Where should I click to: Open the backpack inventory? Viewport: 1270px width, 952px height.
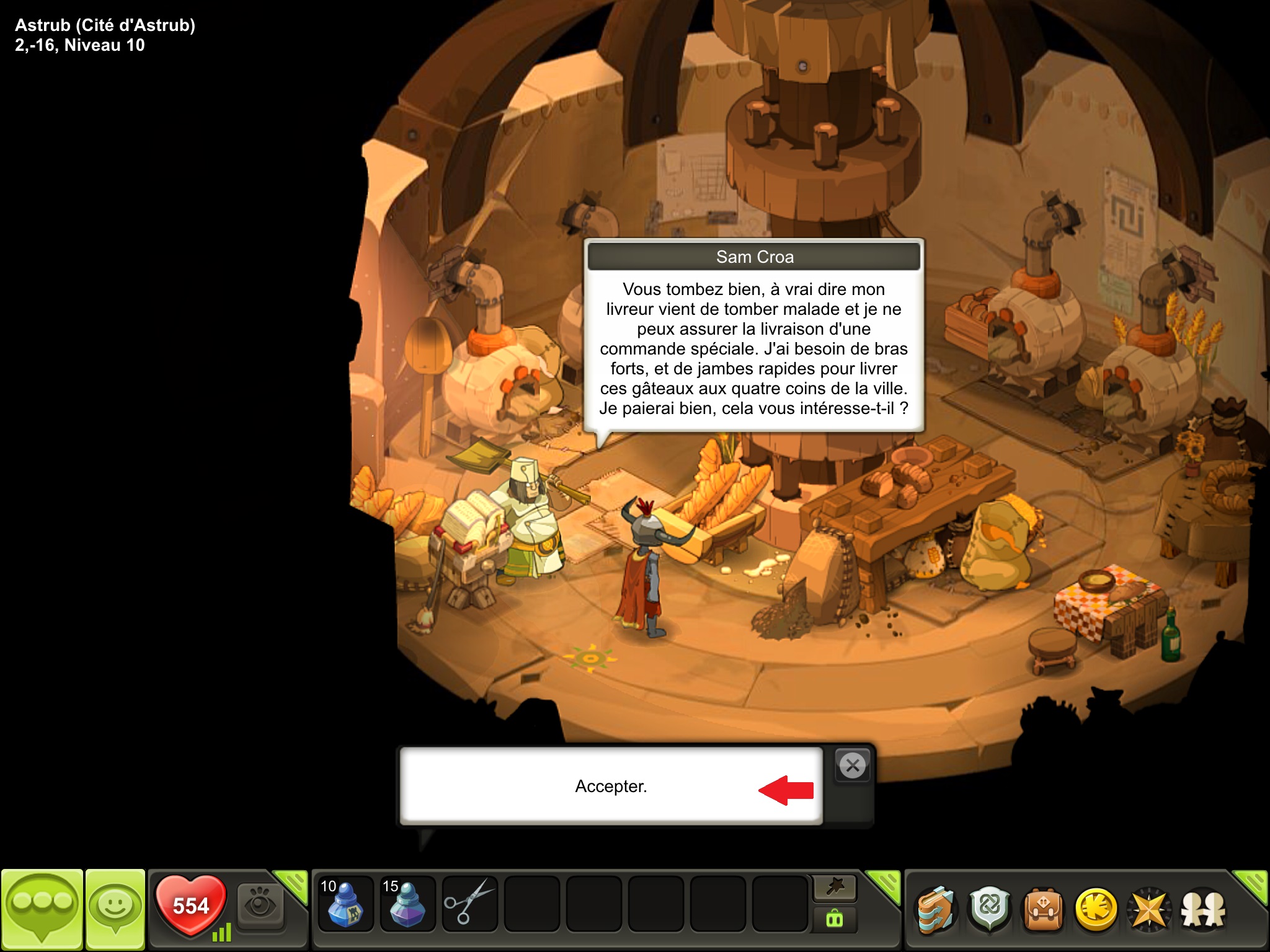coord(1044,910)
